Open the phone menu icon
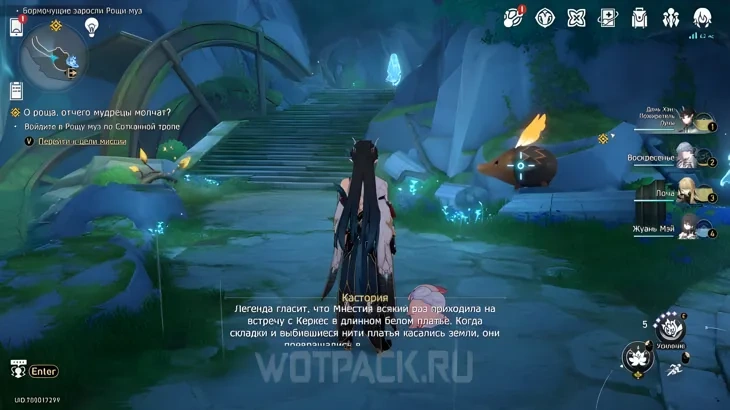The width and height of the screenshot is (730, 410). click(16, 27)
